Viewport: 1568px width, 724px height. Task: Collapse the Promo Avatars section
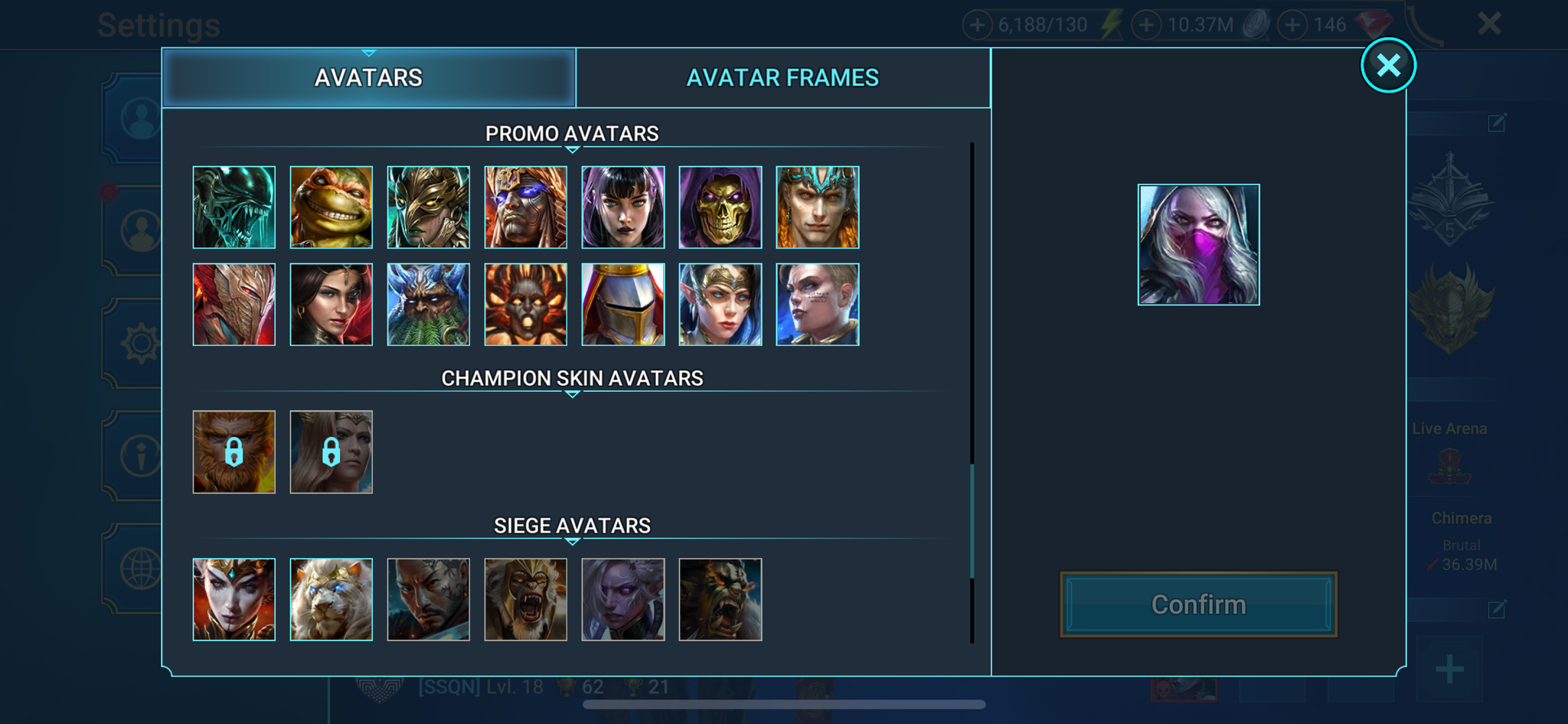[572, 149]
